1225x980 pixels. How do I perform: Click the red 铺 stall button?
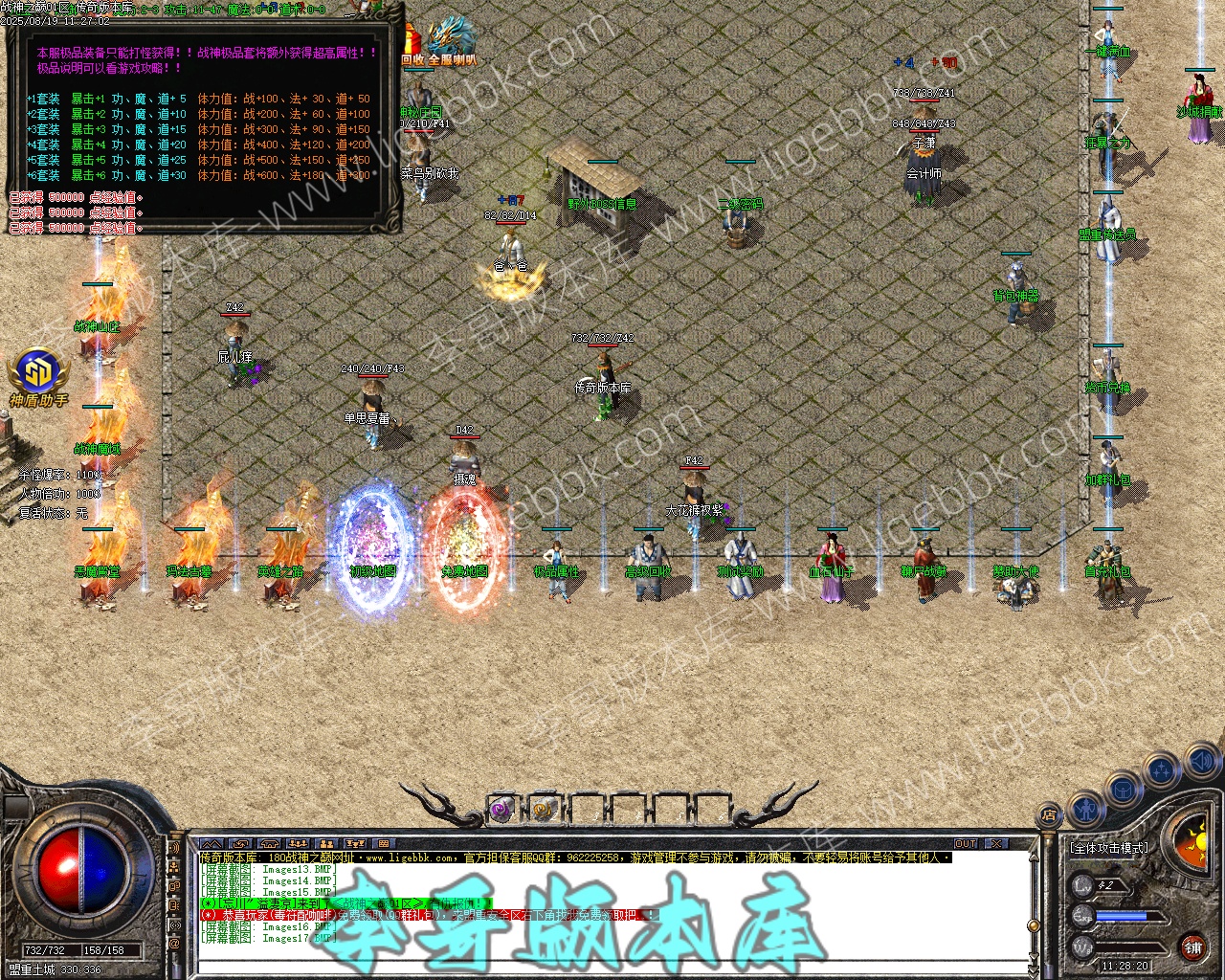tap(1192, 947)
